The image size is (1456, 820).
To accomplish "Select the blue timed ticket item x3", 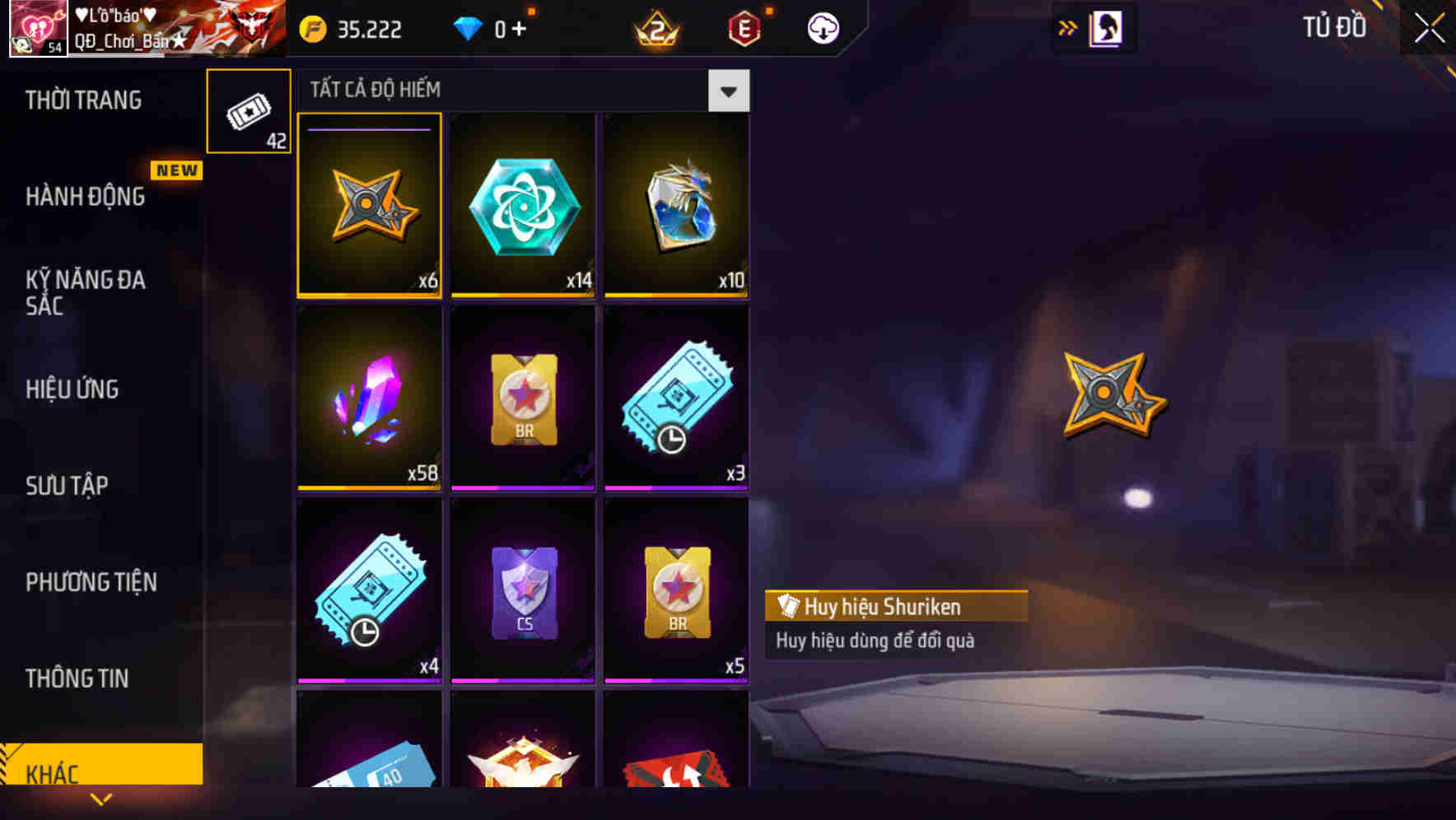I will (676, 398).
